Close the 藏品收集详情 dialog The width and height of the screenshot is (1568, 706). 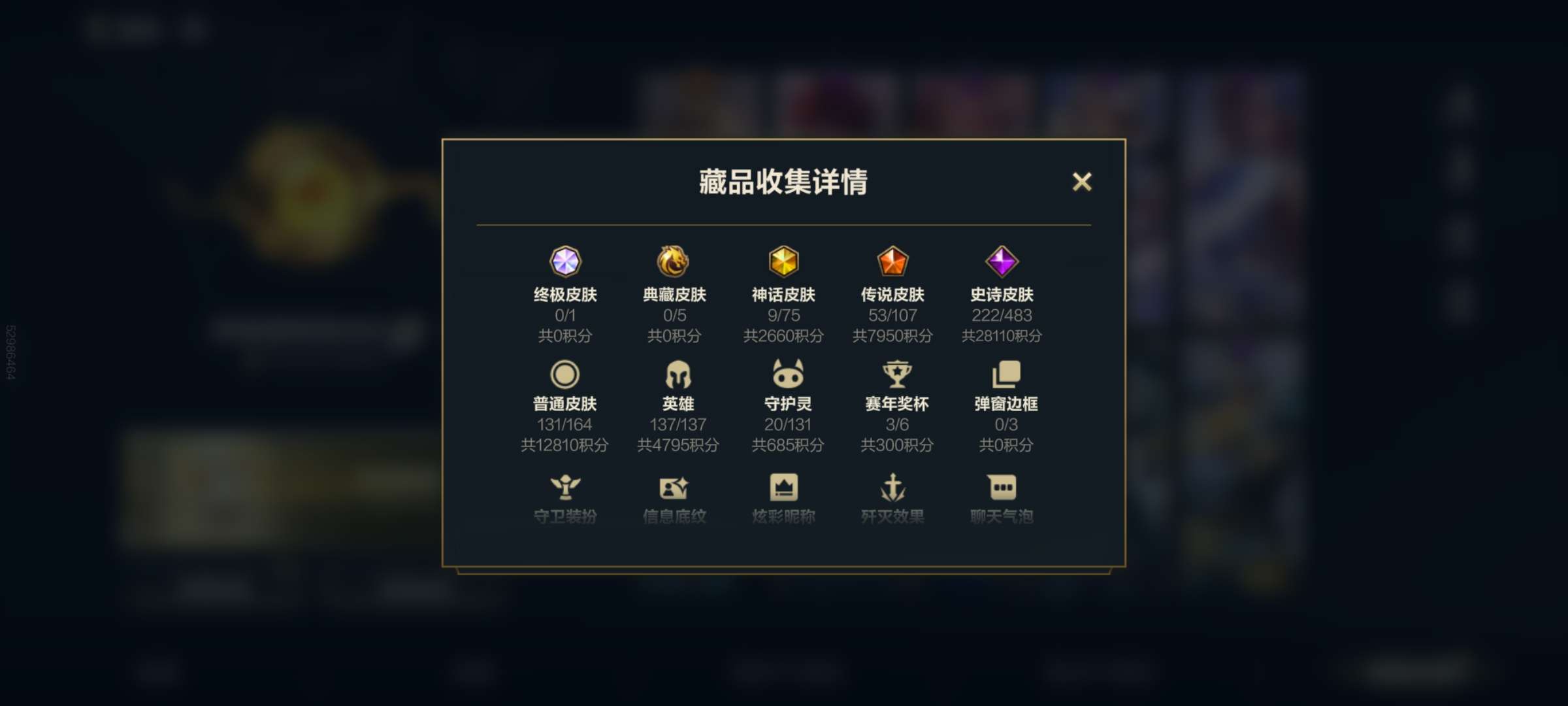point(1083,182)
